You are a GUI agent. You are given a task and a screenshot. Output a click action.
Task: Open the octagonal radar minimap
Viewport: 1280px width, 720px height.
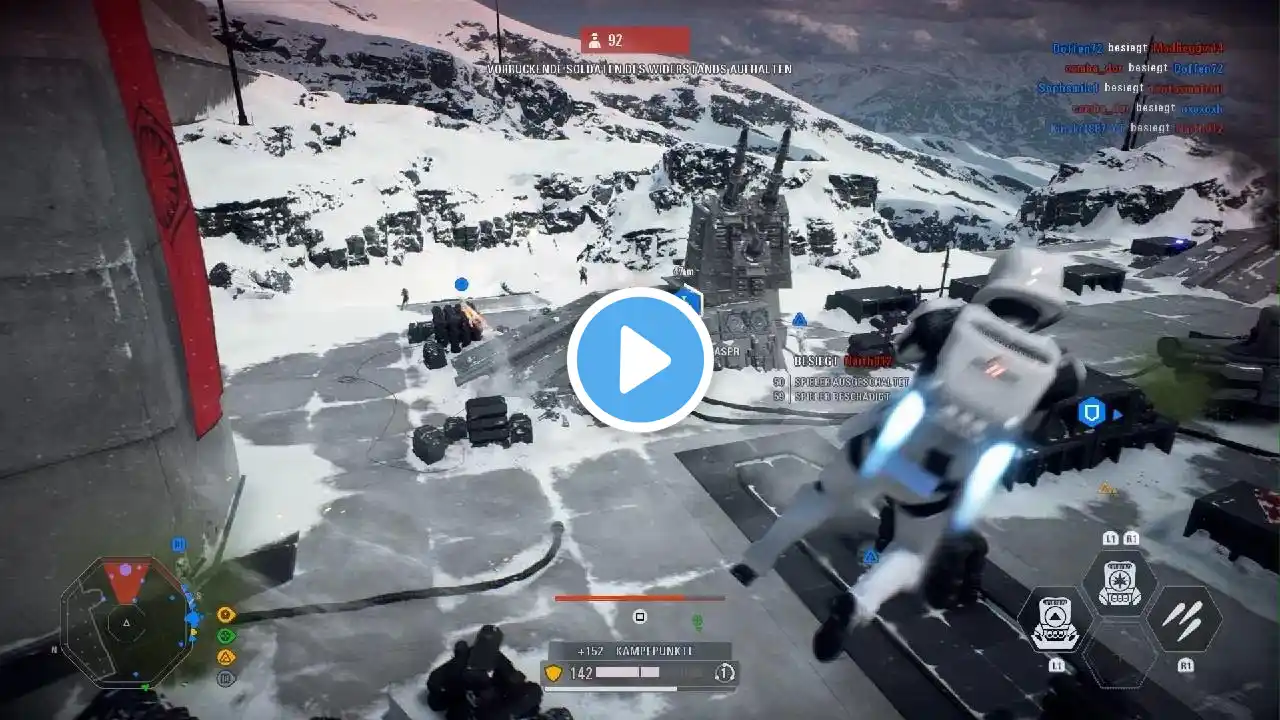[x=126, y=622]
